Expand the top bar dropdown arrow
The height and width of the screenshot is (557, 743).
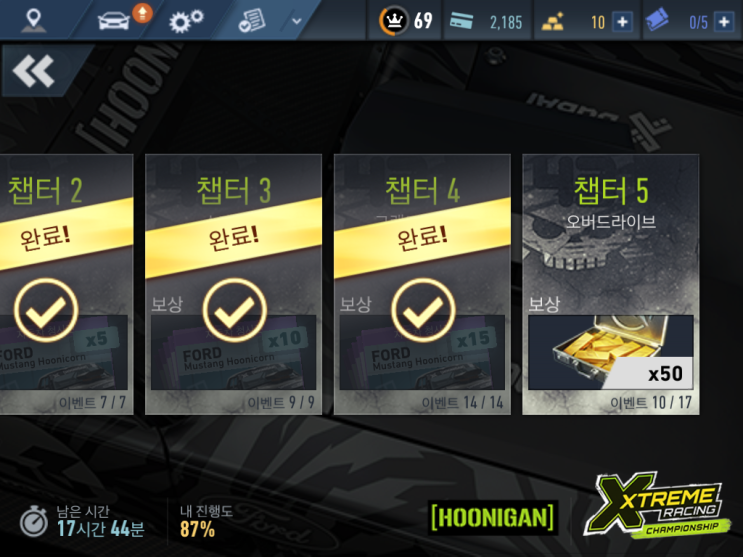click(296, 21)
